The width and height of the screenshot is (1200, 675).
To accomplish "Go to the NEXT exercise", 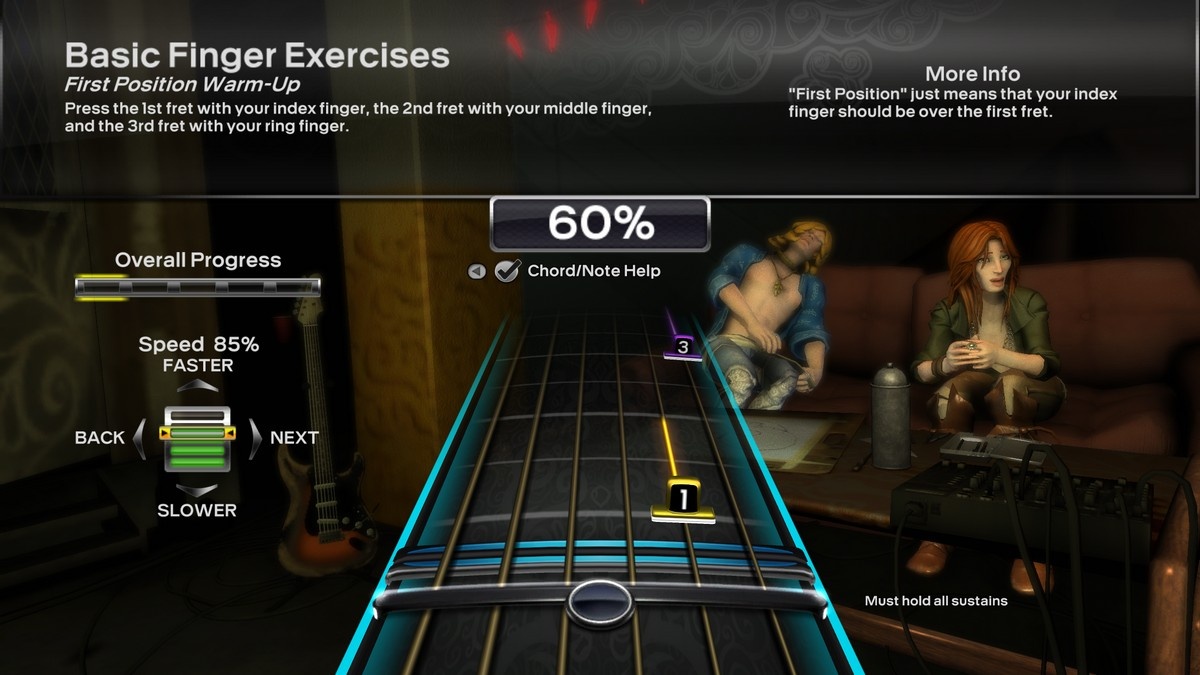I will [256, 437].
